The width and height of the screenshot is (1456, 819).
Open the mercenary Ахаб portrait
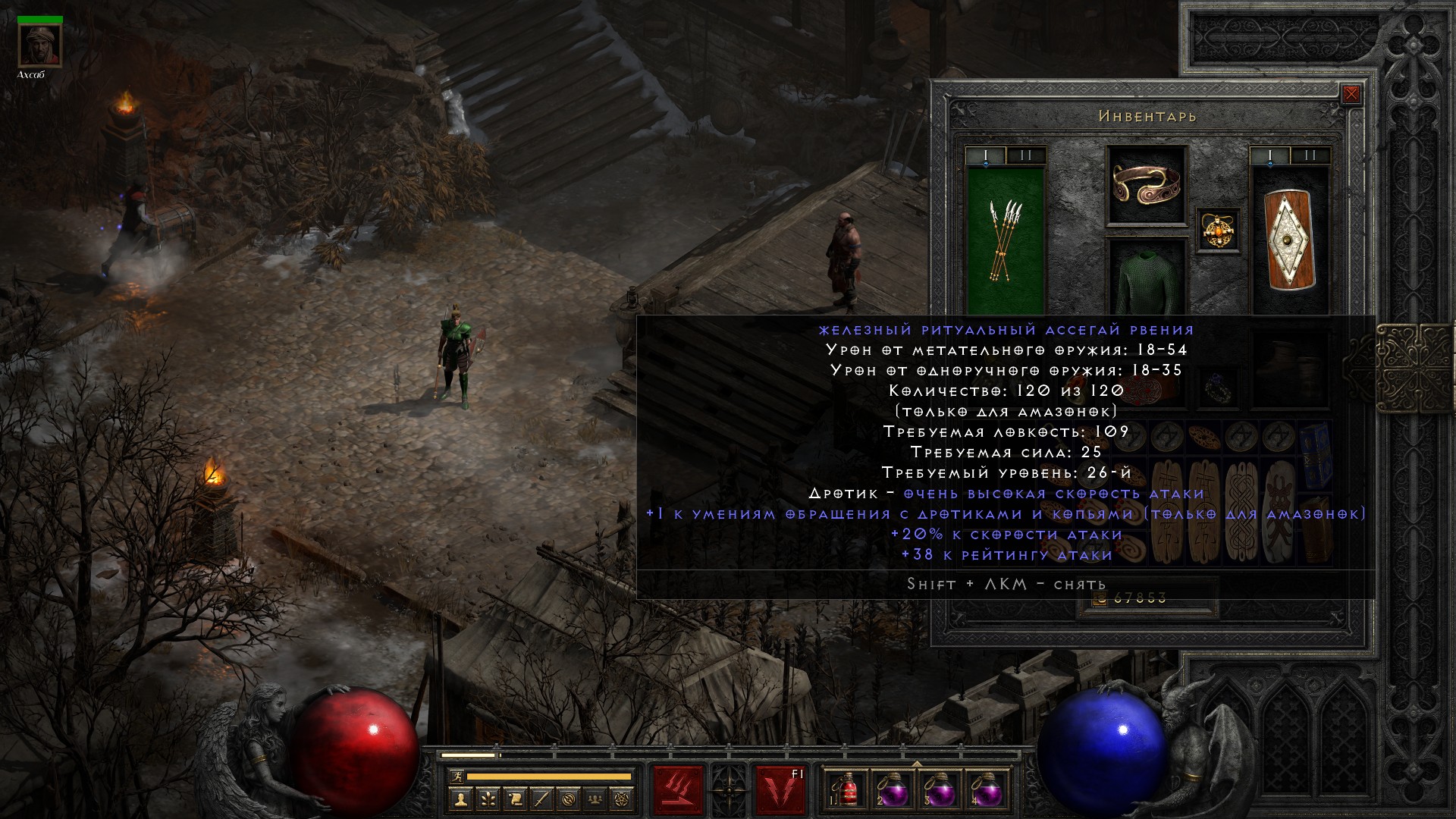(40, 47)
